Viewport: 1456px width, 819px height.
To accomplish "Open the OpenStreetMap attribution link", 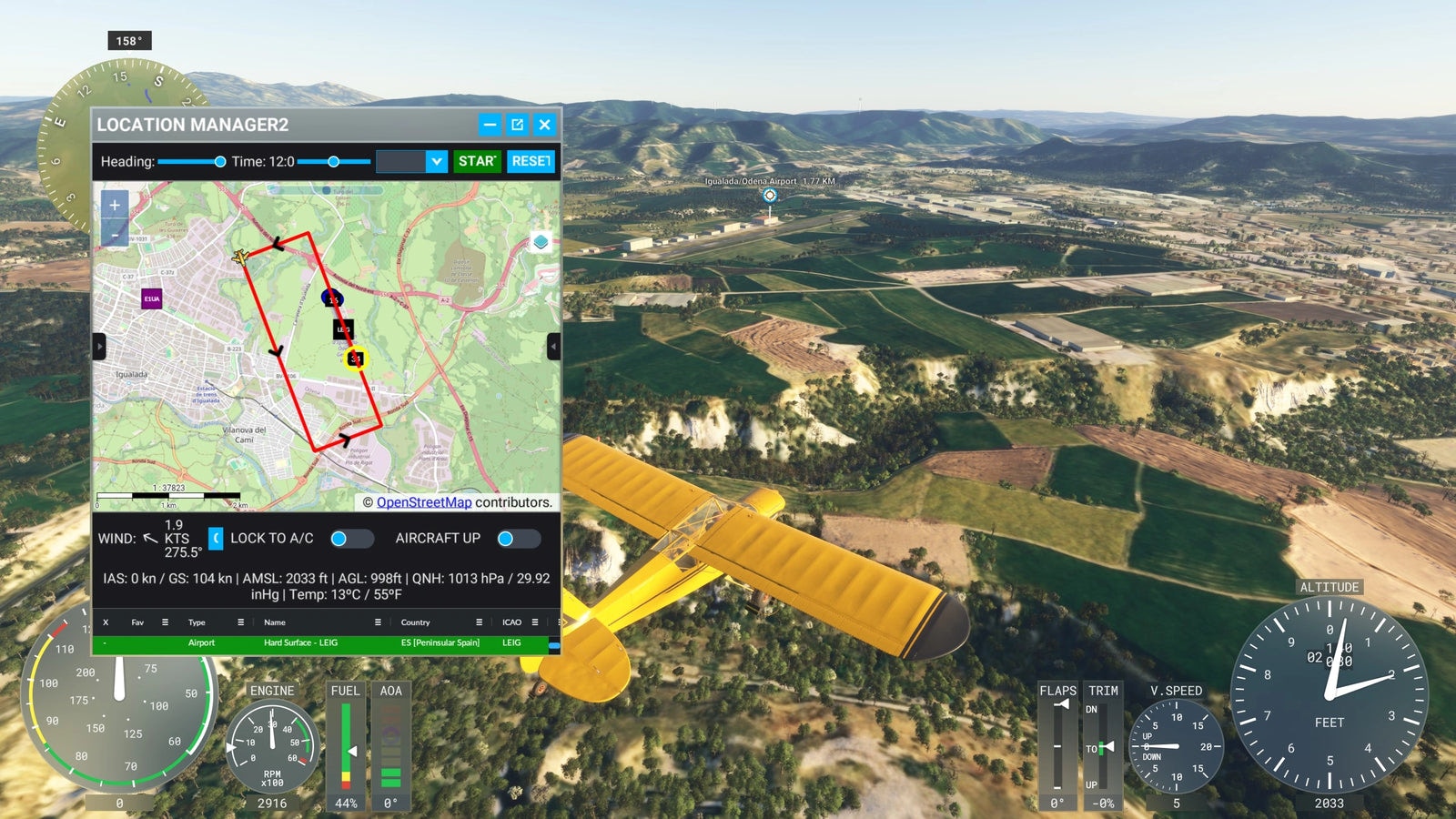I will pyautogui.click(x=424, y=502).
